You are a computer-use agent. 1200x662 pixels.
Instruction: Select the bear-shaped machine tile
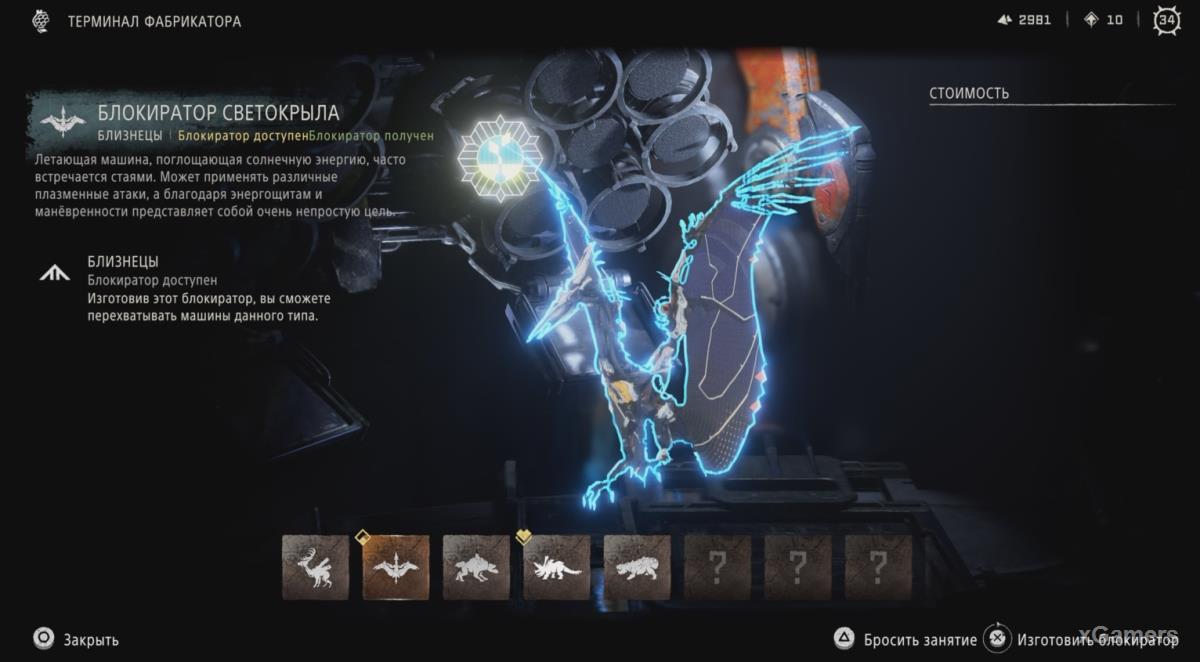point(637,567)
